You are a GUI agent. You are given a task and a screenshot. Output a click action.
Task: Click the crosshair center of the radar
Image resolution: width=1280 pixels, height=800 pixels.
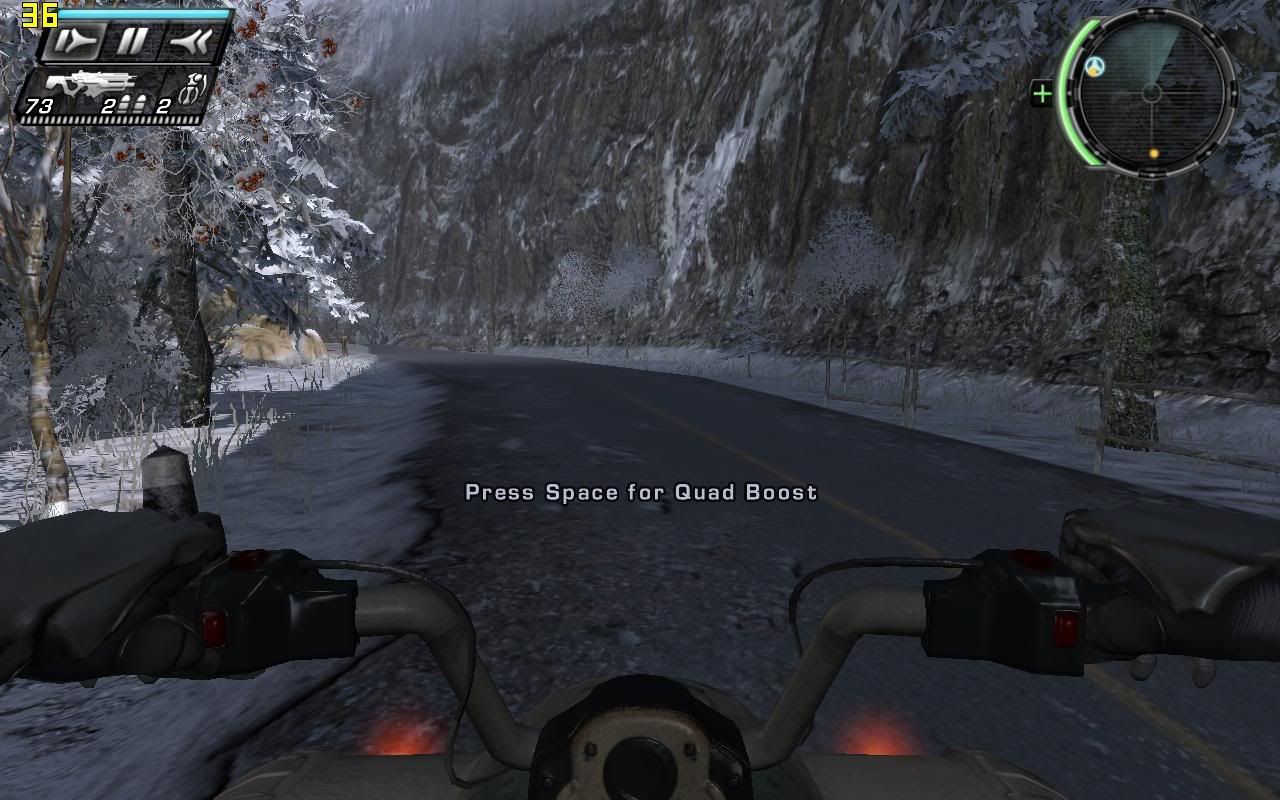(1151, 91)
